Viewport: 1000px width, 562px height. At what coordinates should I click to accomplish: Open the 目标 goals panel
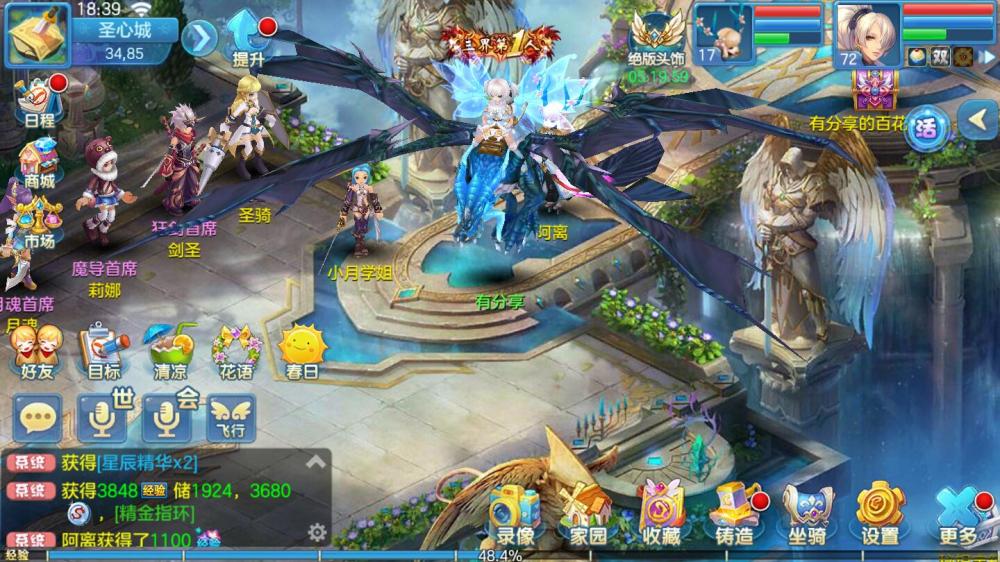pos(103,352)
